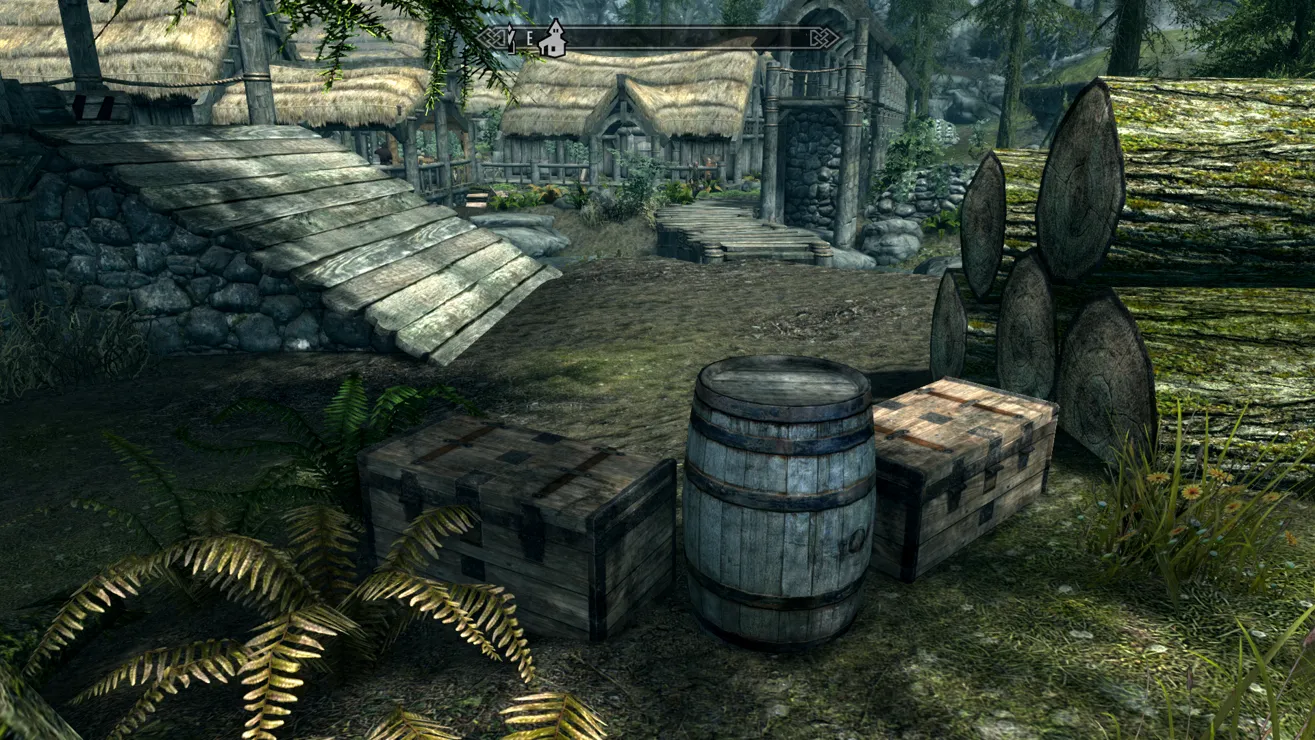The width and height of the screenshot is (1315, 740).
Task: Click the house marker on the compass
Action: tap(551, 39)
